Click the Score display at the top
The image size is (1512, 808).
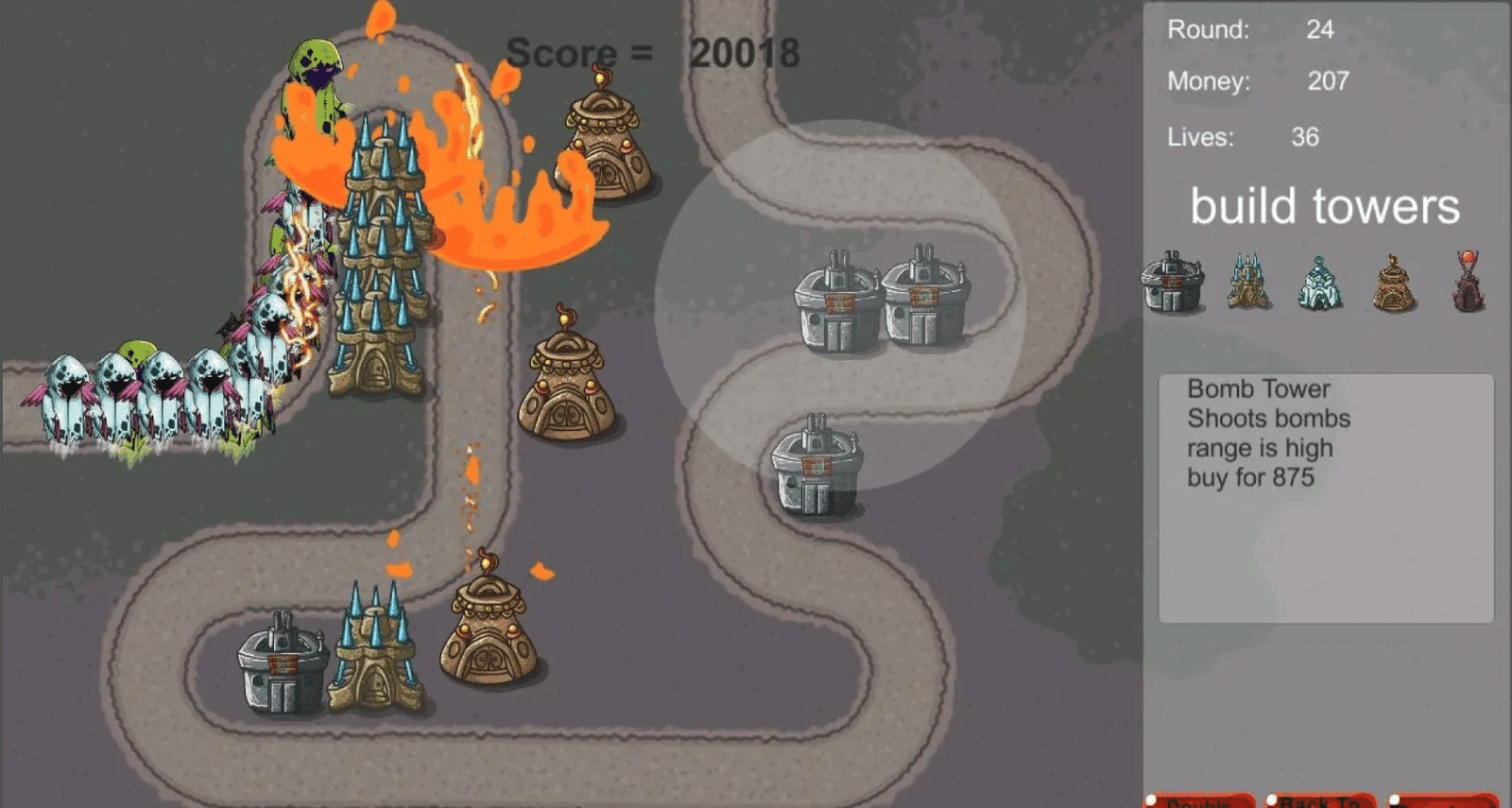[x=650, y=54]
